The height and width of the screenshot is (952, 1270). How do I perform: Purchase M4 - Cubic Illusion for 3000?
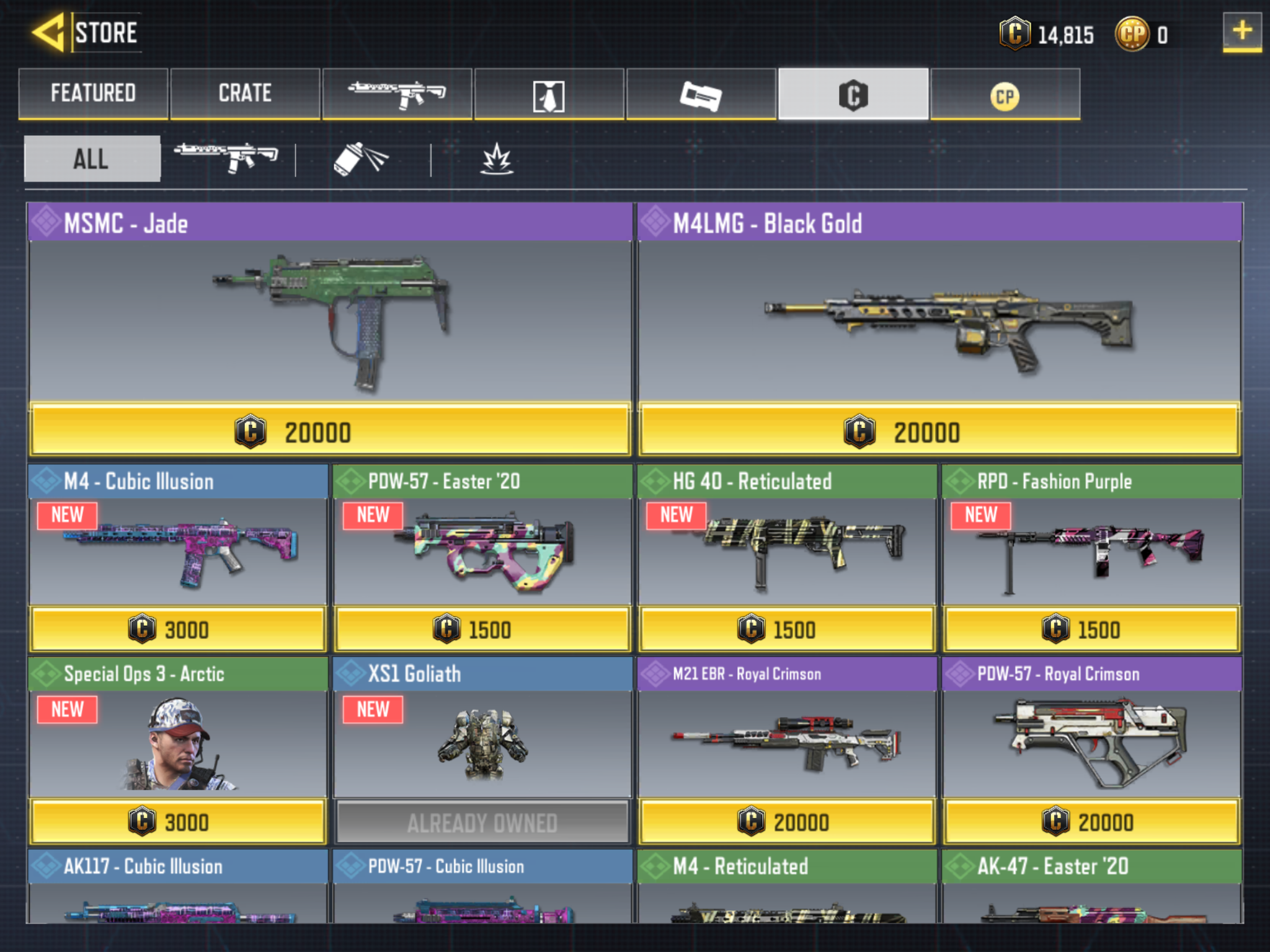click(x=177, y=629)
